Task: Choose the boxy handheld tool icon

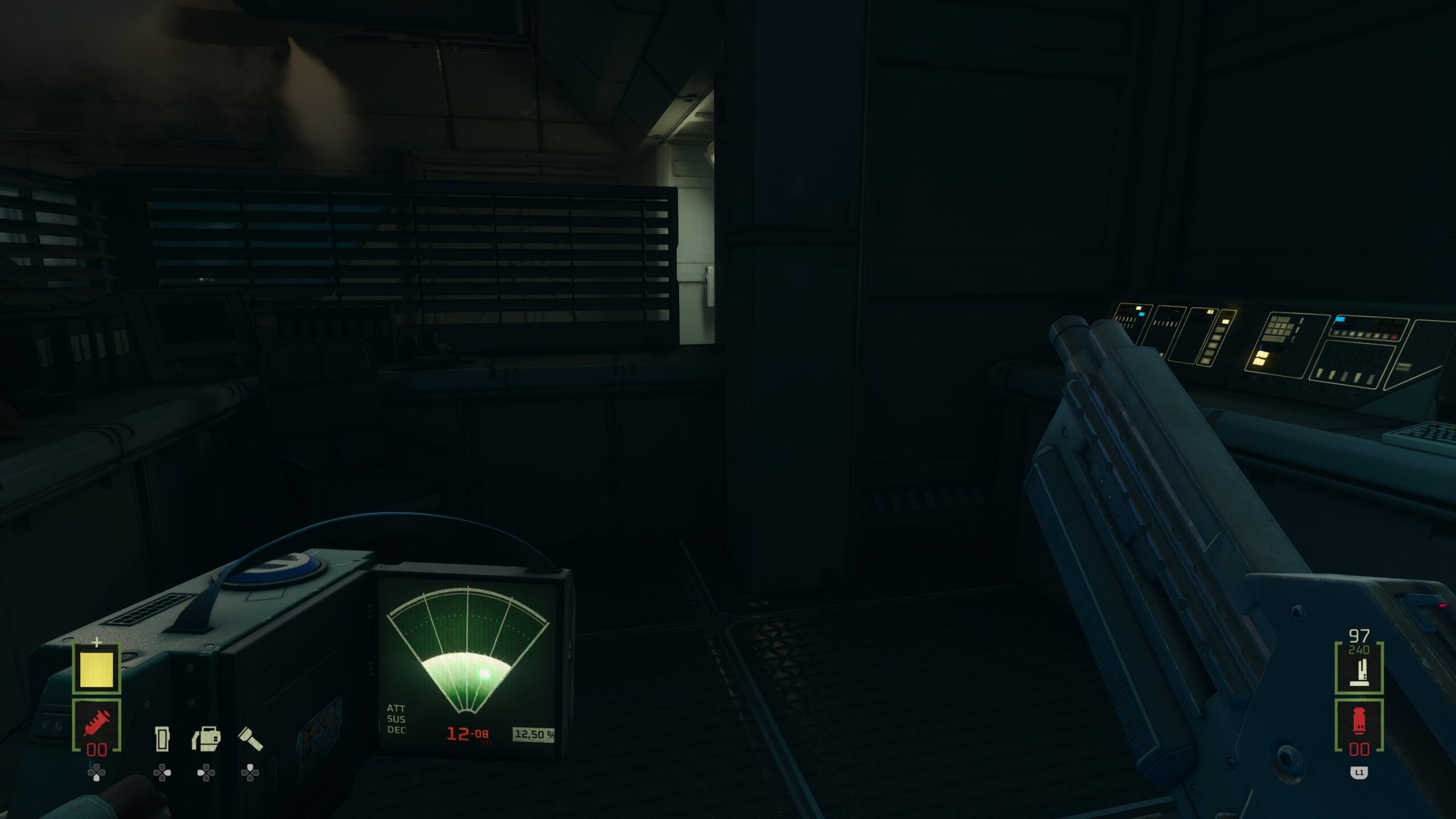Action: [x=206, y=738]
